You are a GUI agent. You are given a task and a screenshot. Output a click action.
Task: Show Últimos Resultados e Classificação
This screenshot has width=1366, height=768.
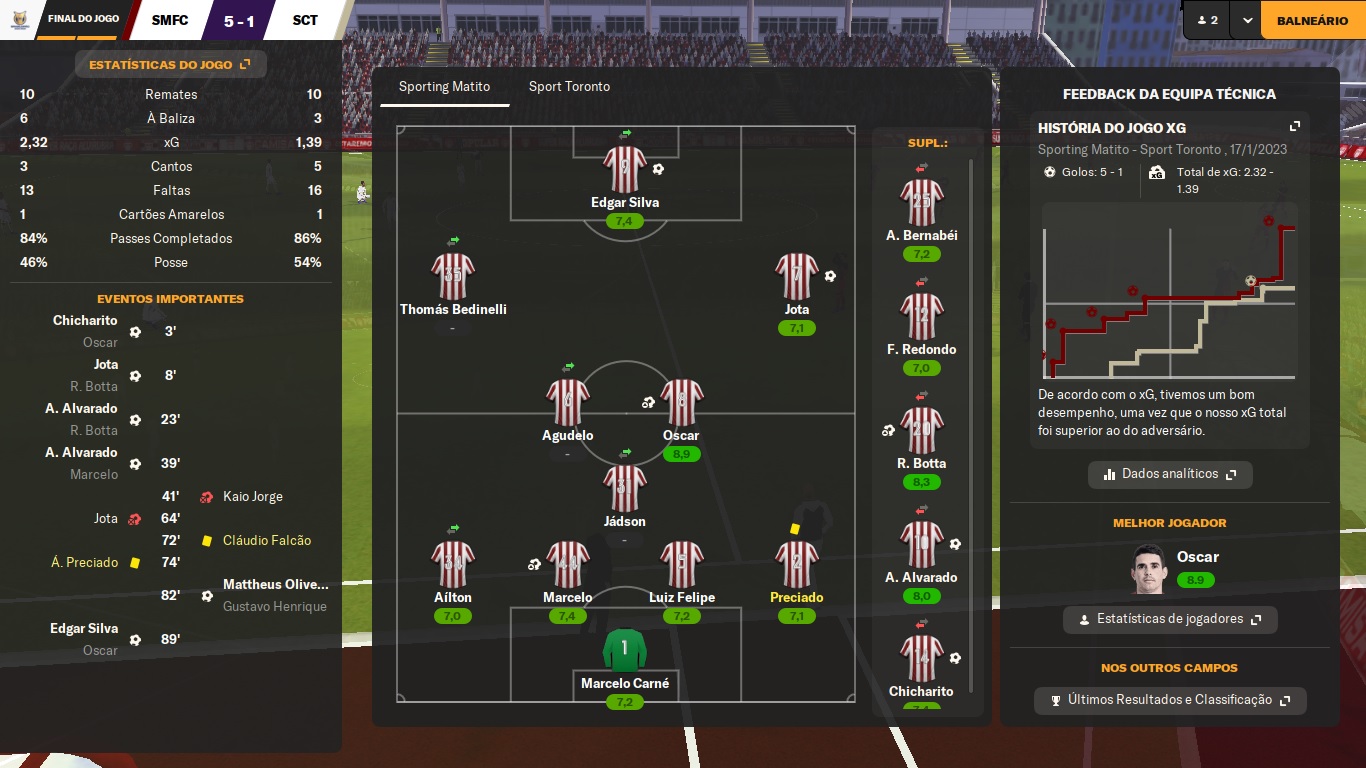tap(1170, 700)
